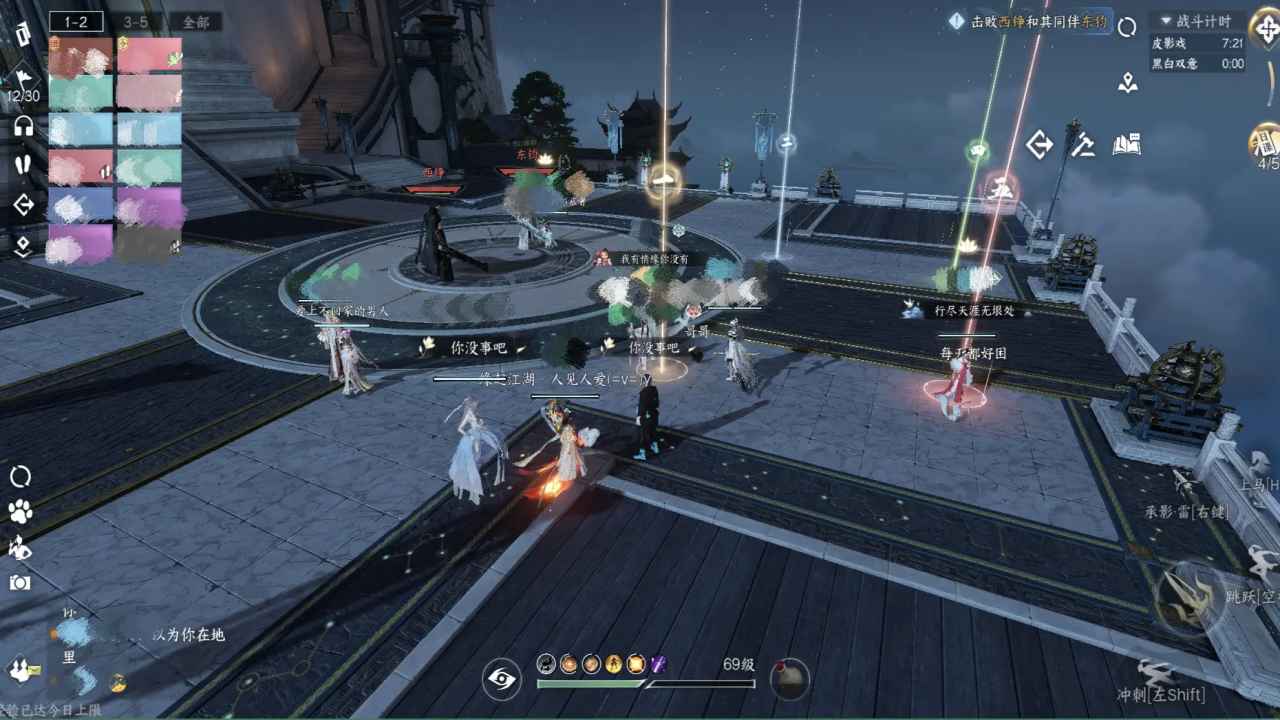Open the gavel auction icon
This screenshot has height=720, width=1280.
click(x=1083, y=146)
